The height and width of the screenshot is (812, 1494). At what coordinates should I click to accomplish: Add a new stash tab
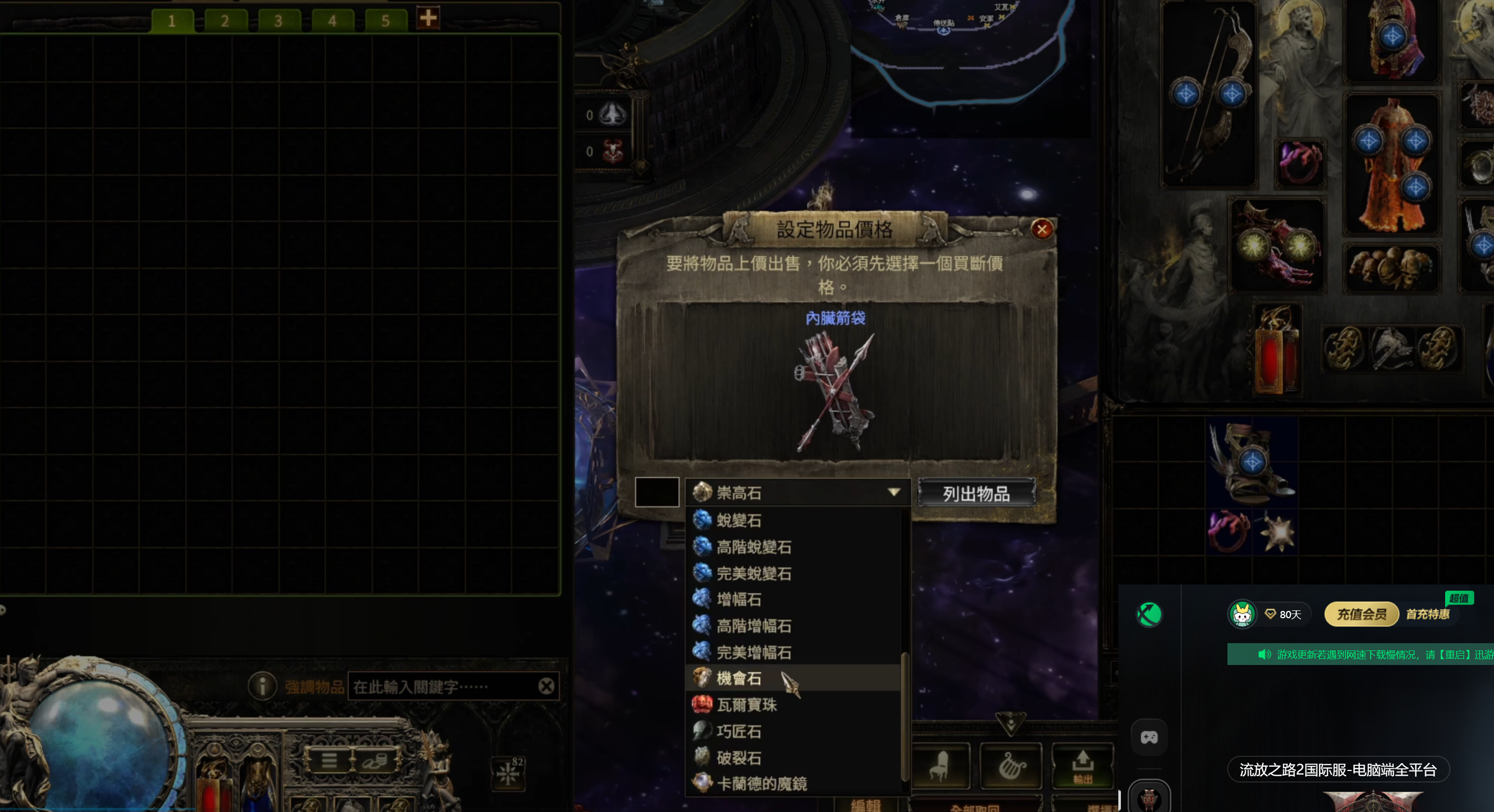[x=428, y=19]
